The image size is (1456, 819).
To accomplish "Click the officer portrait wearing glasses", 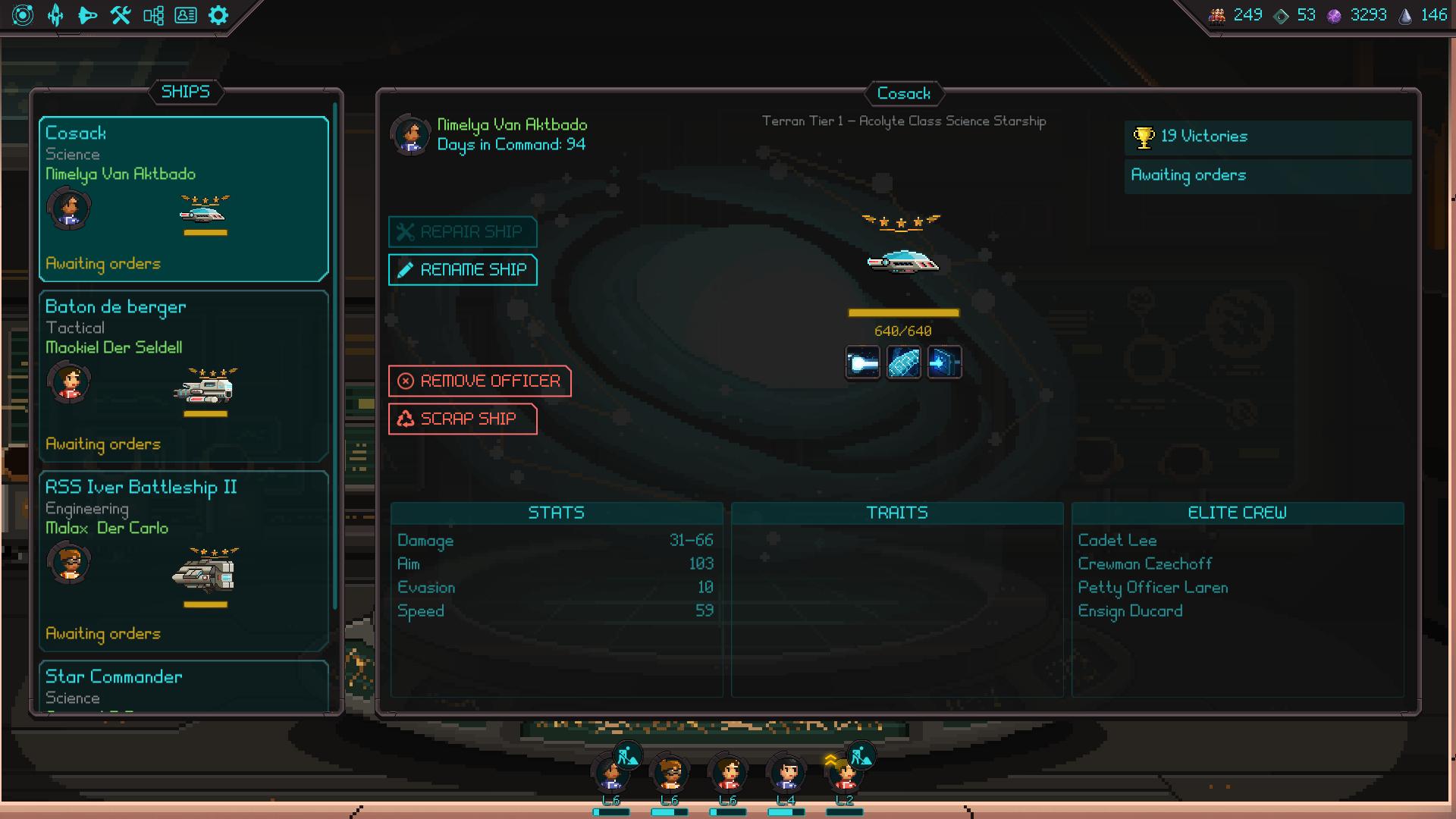I will [669, 773].
